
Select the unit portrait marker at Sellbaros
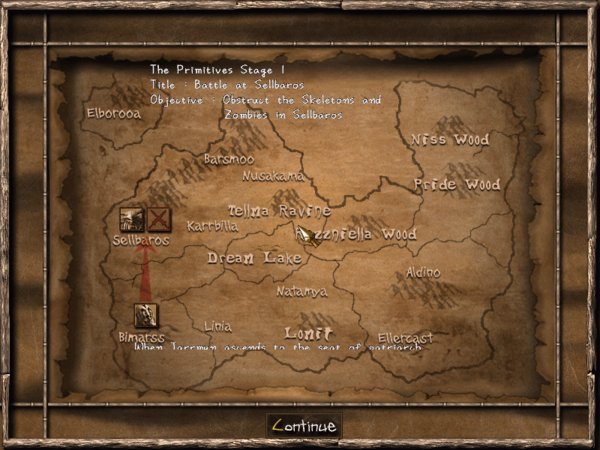131,219
